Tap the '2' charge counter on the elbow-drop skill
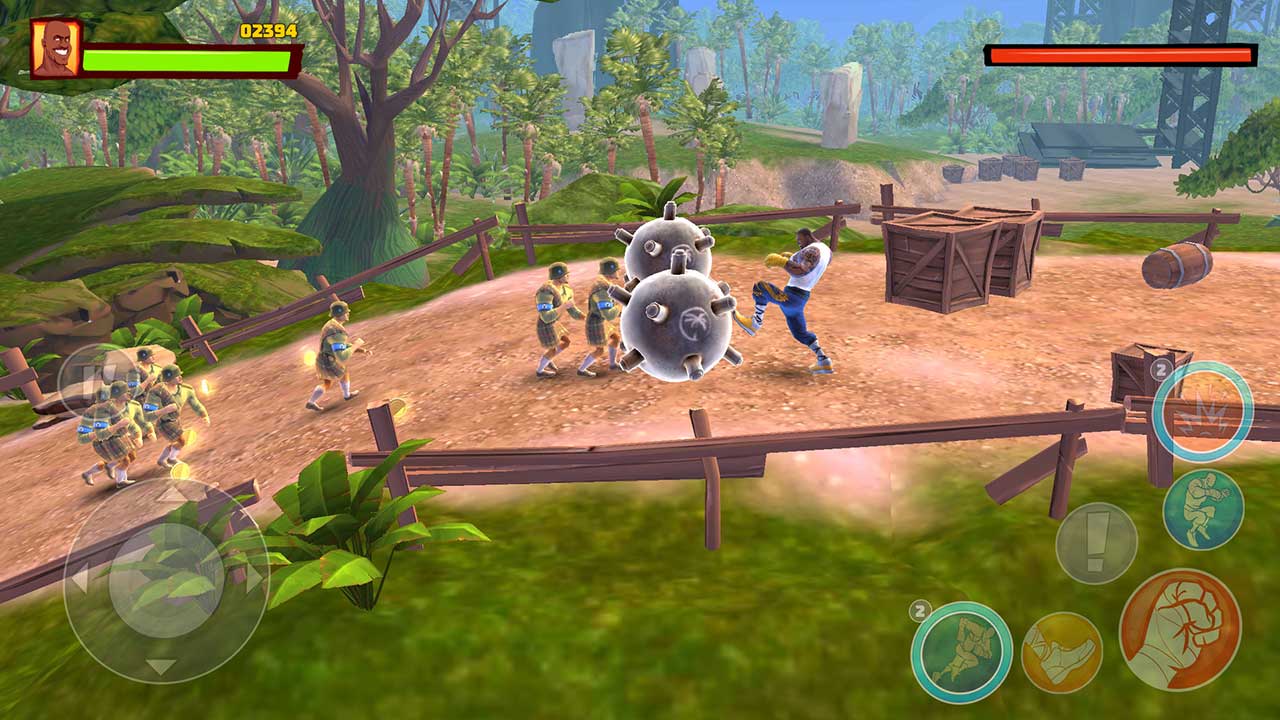The width and height of the screenshot is (1280, 720). pyautogui.click(x=920, y=612)
